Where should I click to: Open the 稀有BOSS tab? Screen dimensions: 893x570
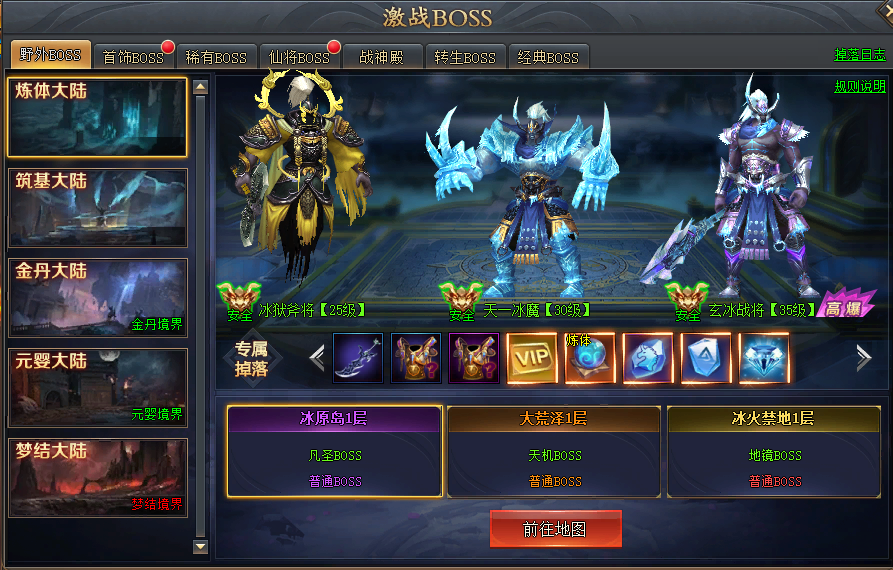(x=217, y=57)
